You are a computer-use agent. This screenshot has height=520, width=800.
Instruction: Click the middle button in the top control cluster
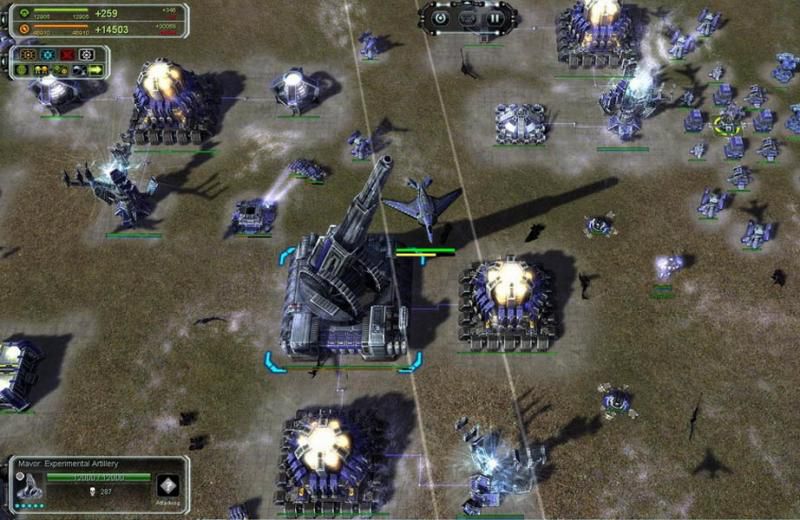[x=467, y=17]
